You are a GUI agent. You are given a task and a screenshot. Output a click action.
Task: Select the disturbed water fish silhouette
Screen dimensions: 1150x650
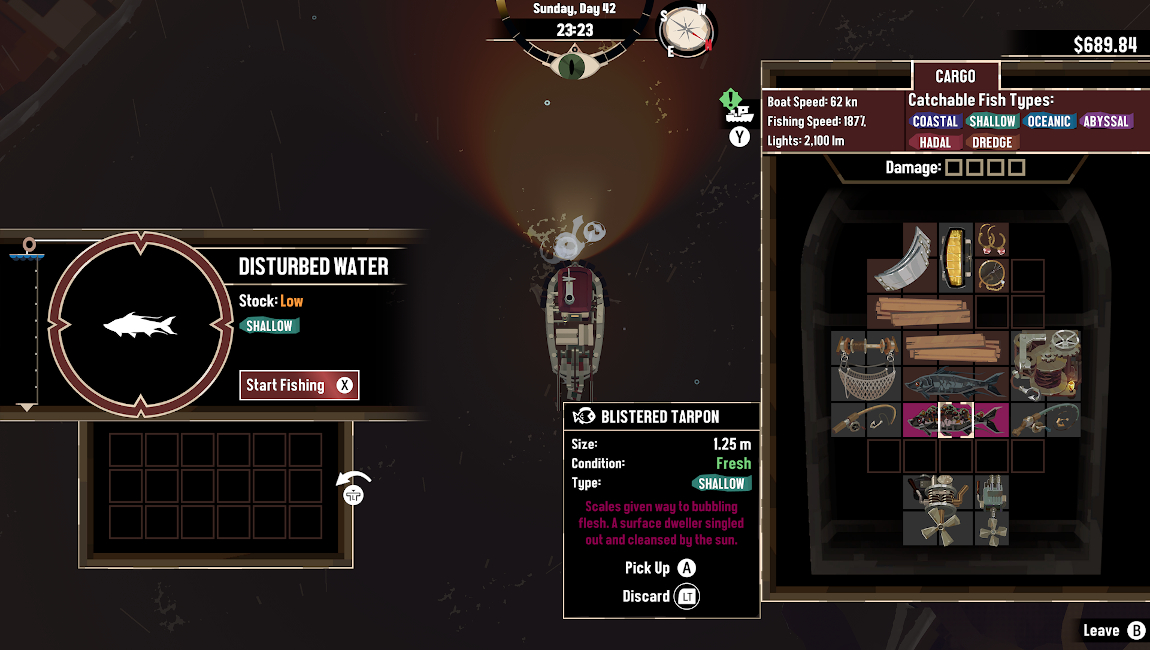click(140, 325)
